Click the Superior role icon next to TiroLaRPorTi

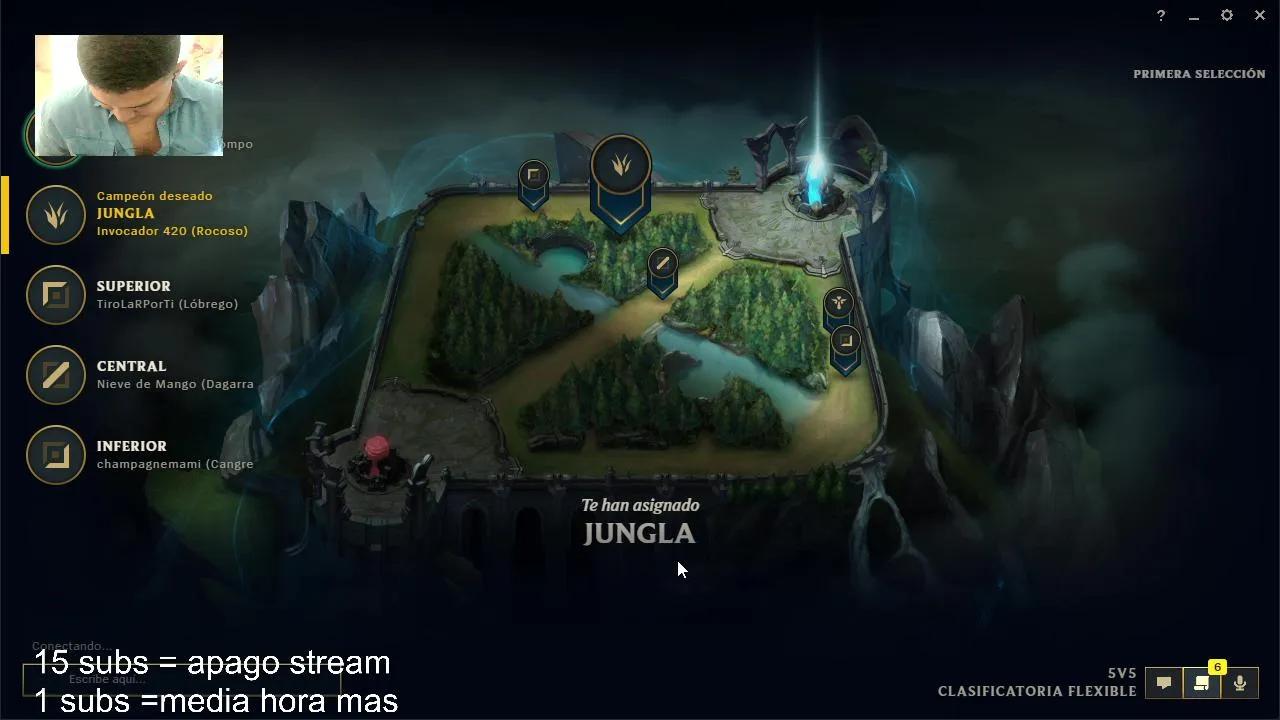[x=55, y=295]
